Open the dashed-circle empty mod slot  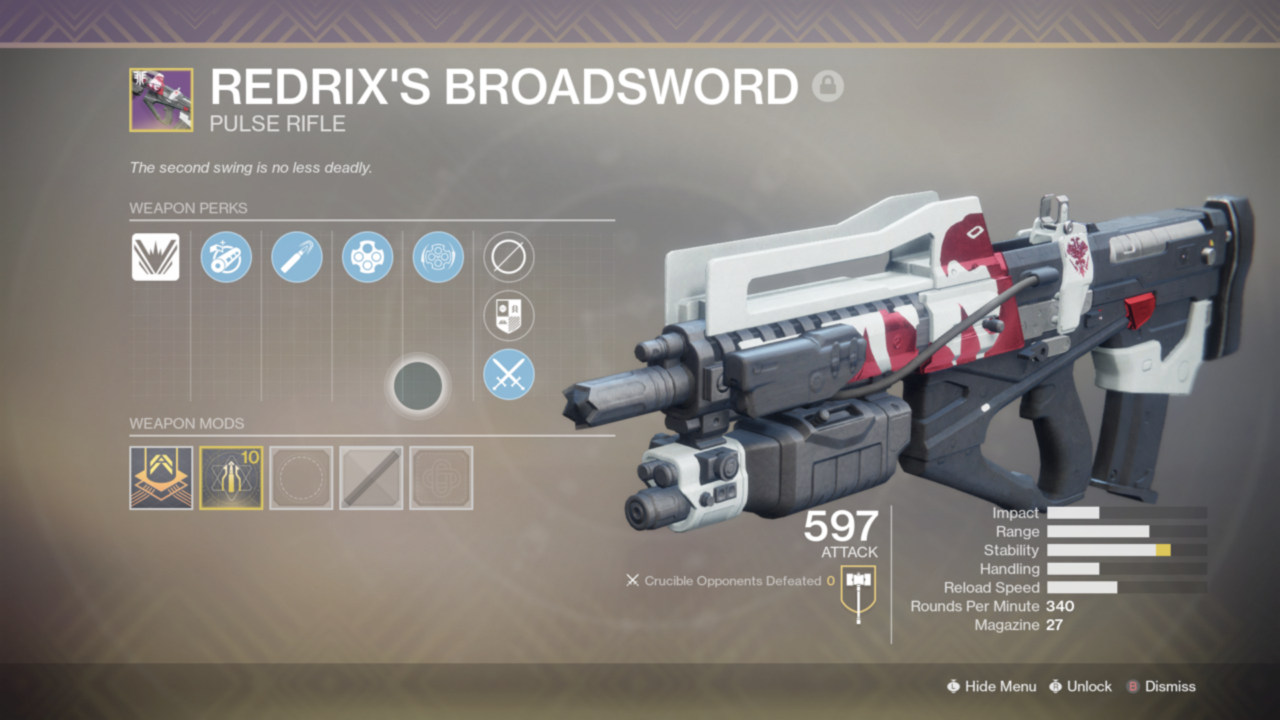301,478
